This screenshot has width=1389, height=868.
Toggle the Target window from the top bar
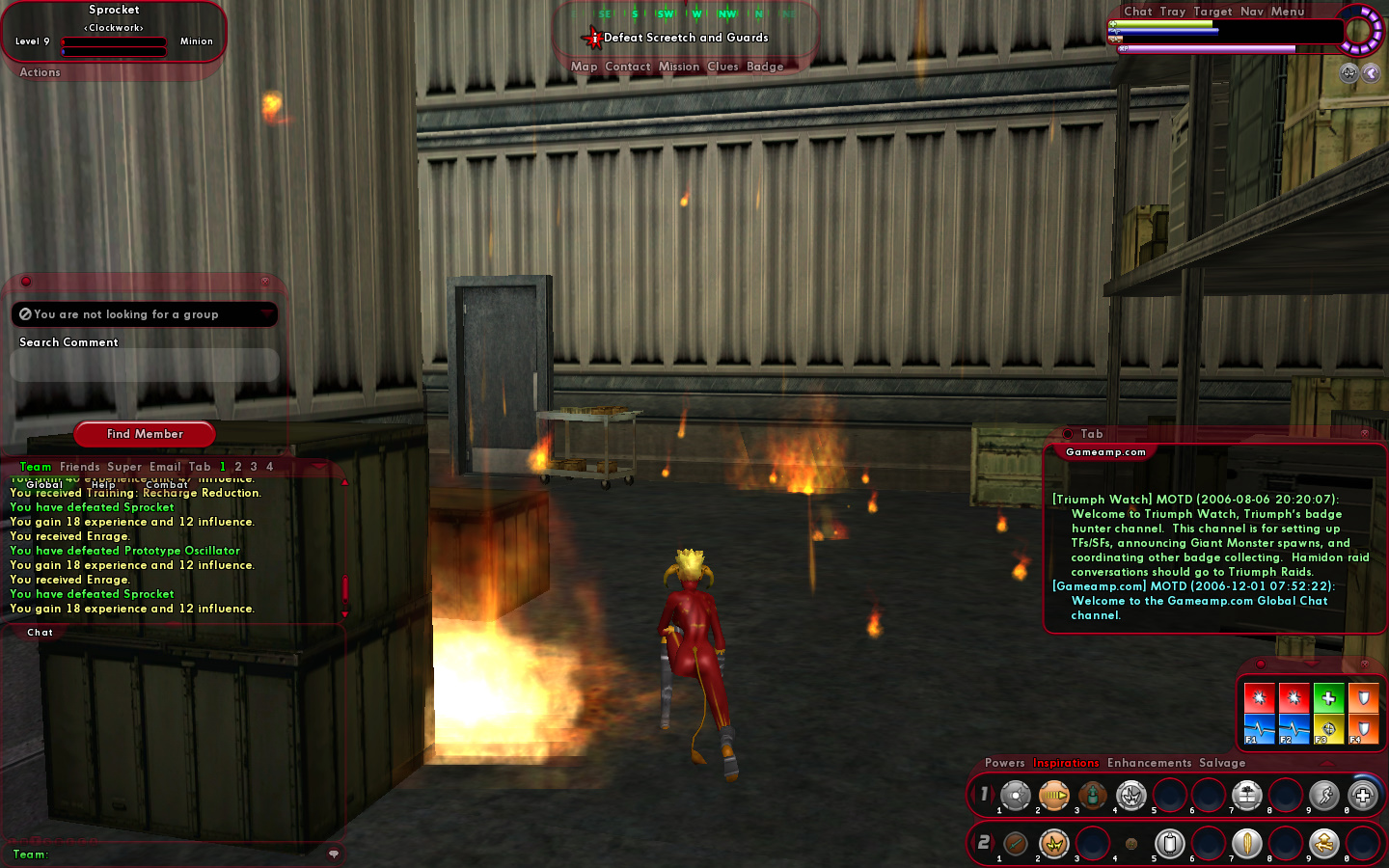(x=1212, y=12)
